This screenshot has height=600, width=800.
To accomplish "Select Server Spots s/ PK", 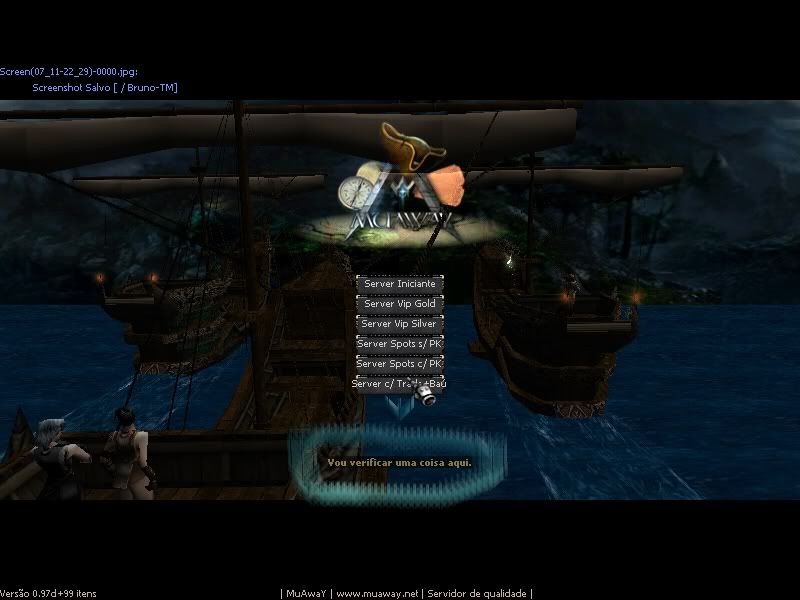I will coord(400,344).
